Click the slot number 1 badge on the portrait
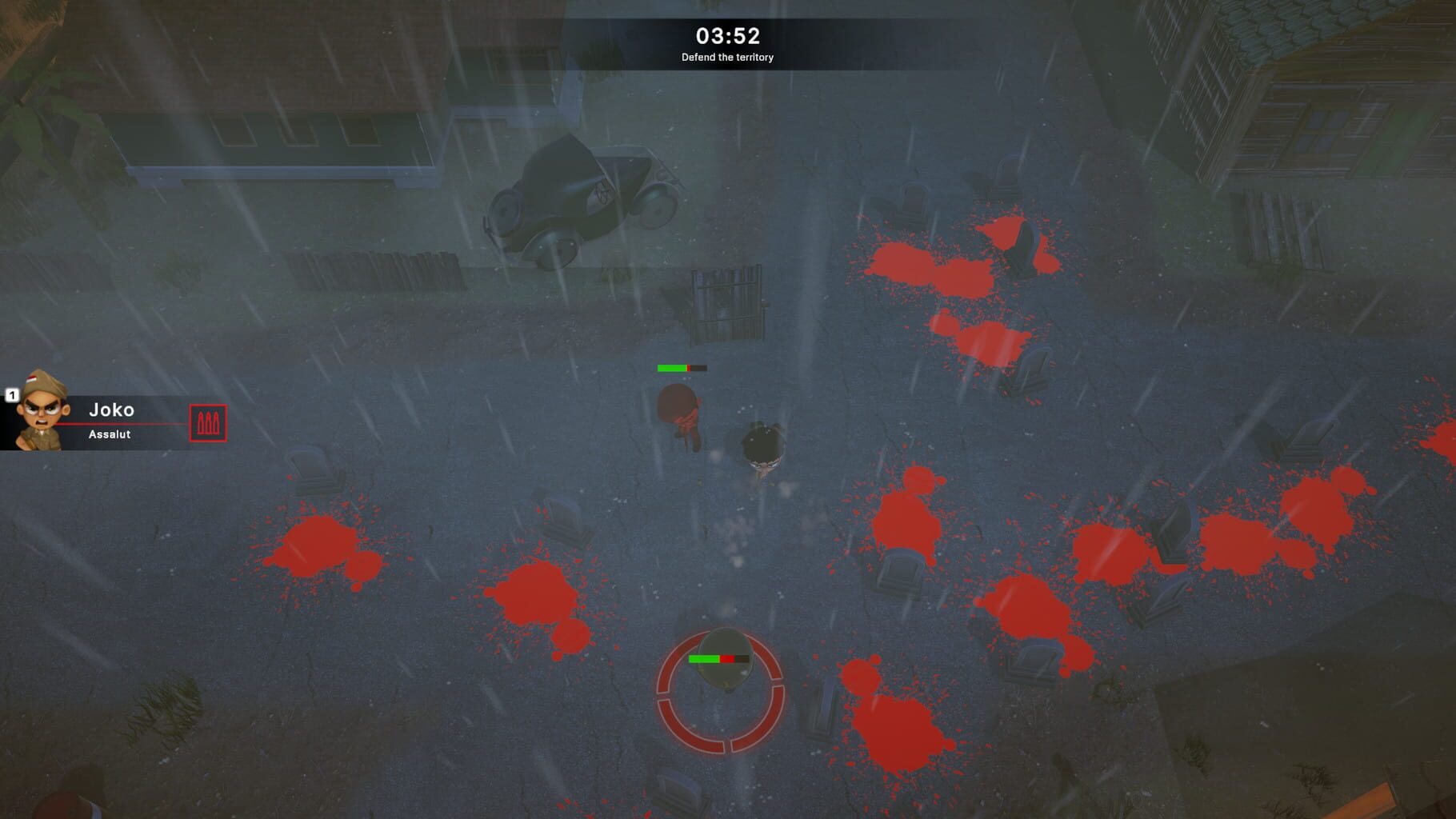1456x819 pixels. 13,395
